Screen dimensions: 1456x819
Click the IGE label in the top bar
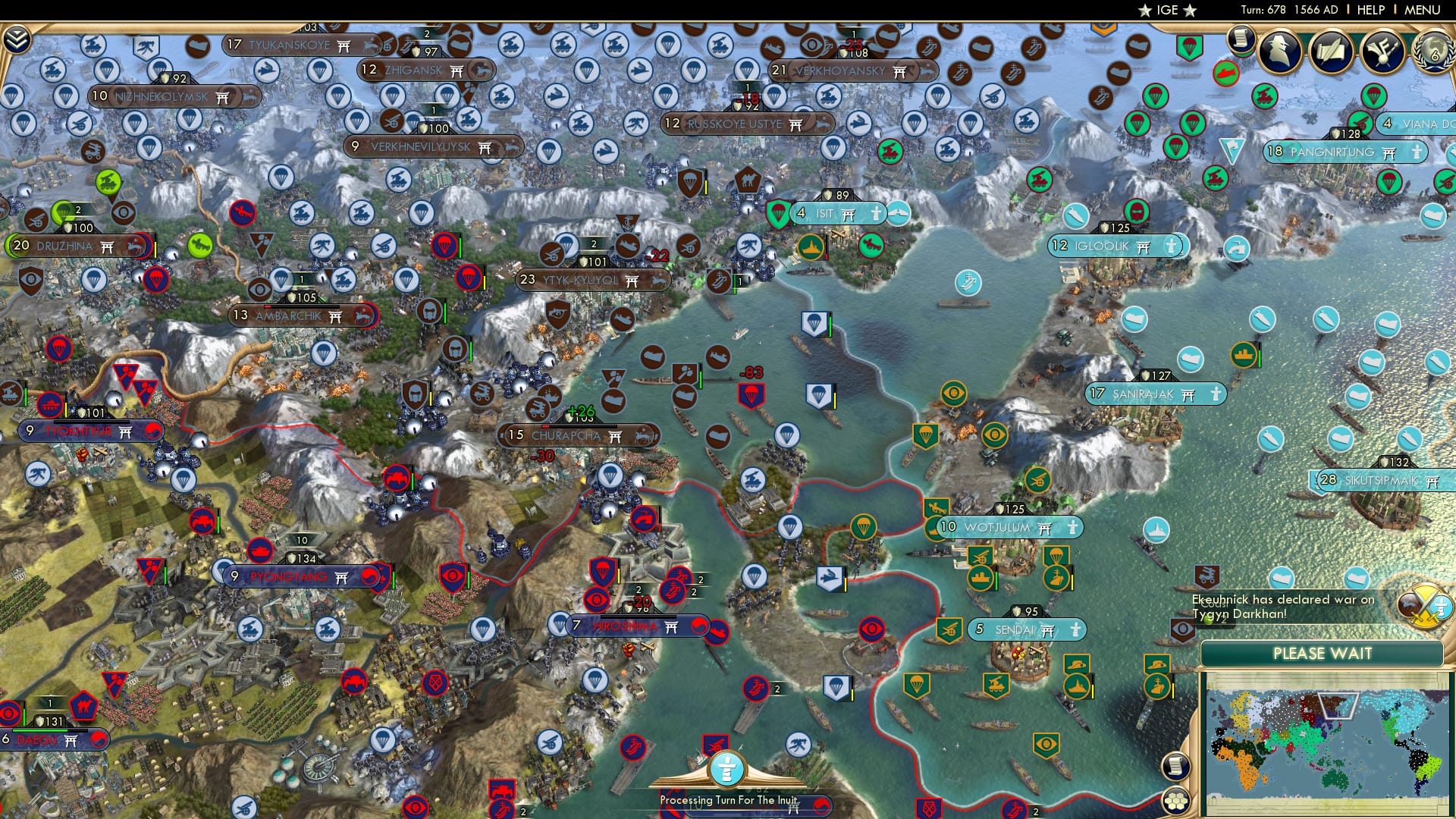tap(1168, 11)
